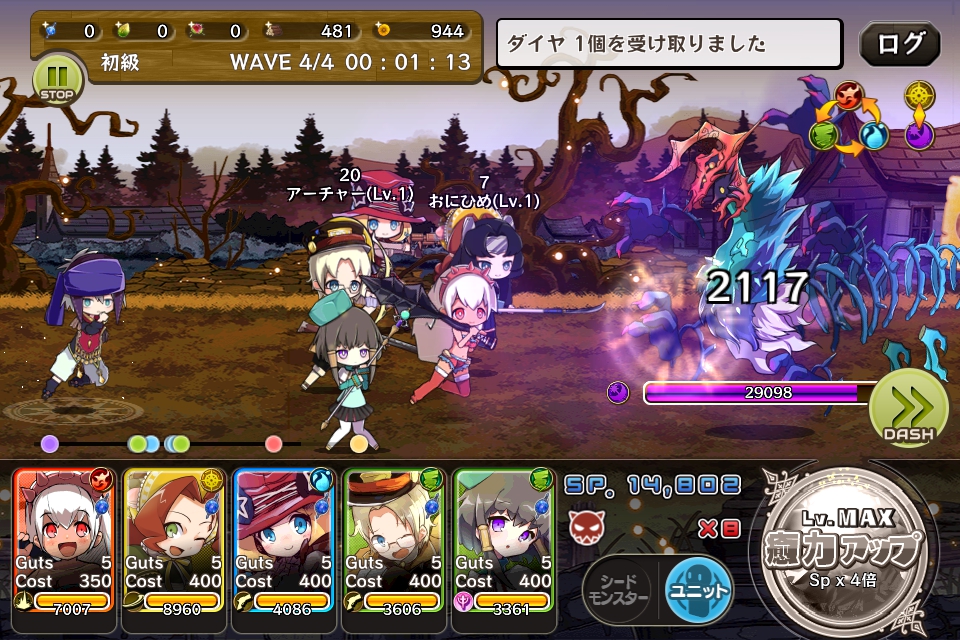Open the ログ battle log
Viewport: 960px width, 640px height.
tap(899, 44)
